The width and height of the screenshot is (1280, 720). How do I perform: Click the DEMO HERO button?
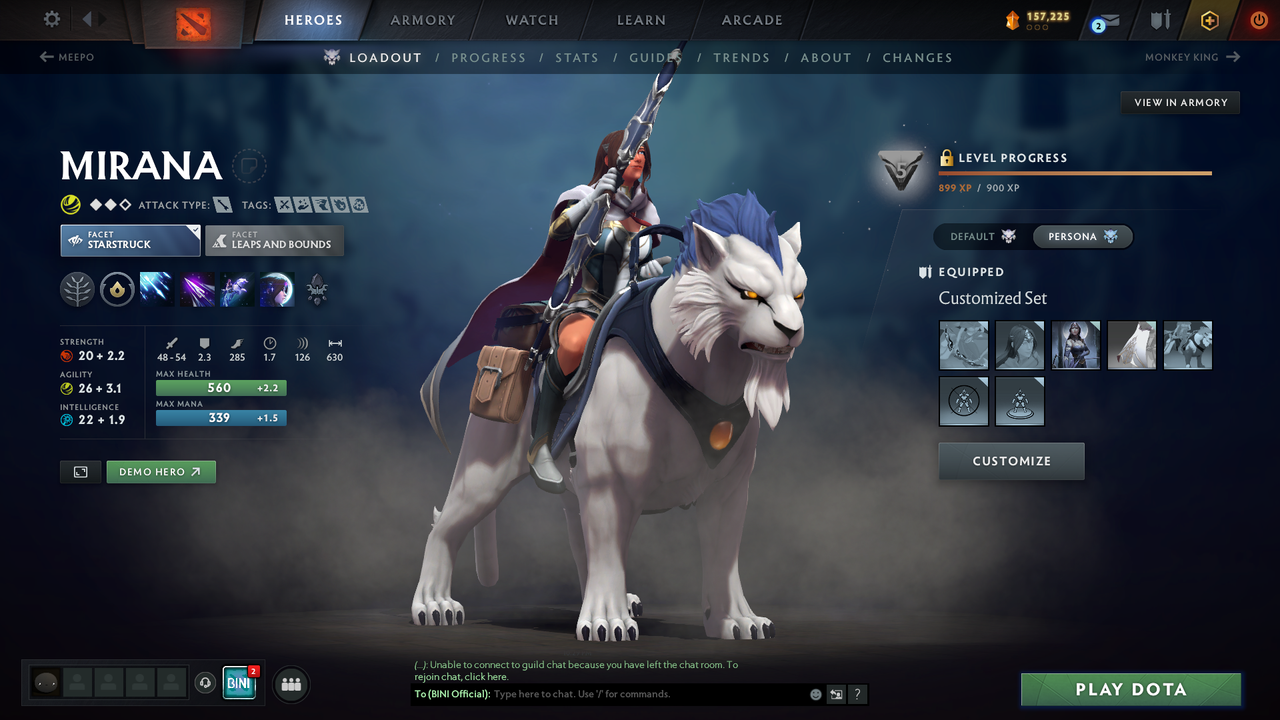[x=160, y=471]
